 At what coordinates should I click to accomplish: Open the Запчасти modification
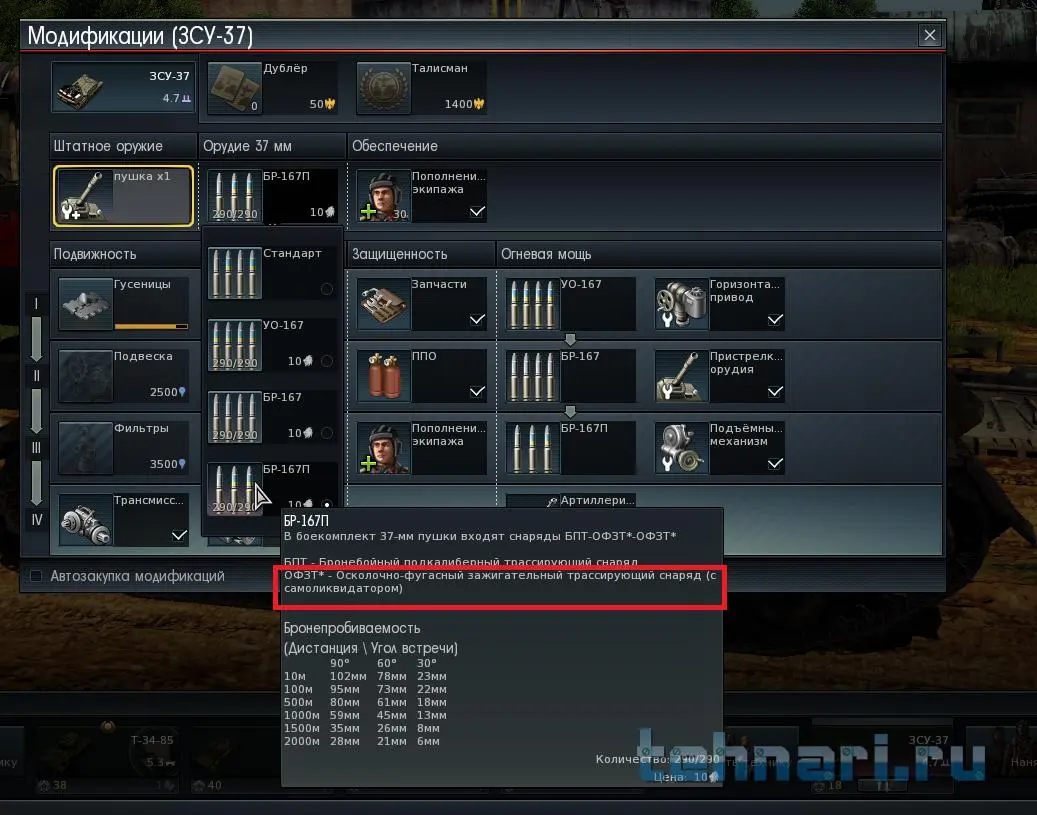(422, 304)
